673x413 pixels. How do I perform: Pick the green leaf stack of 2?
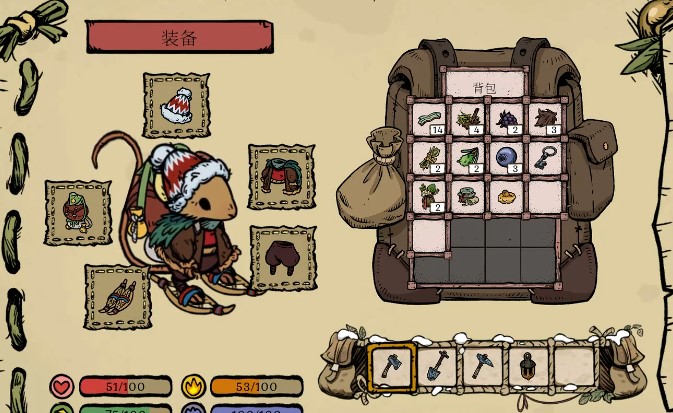coord(468,158)
